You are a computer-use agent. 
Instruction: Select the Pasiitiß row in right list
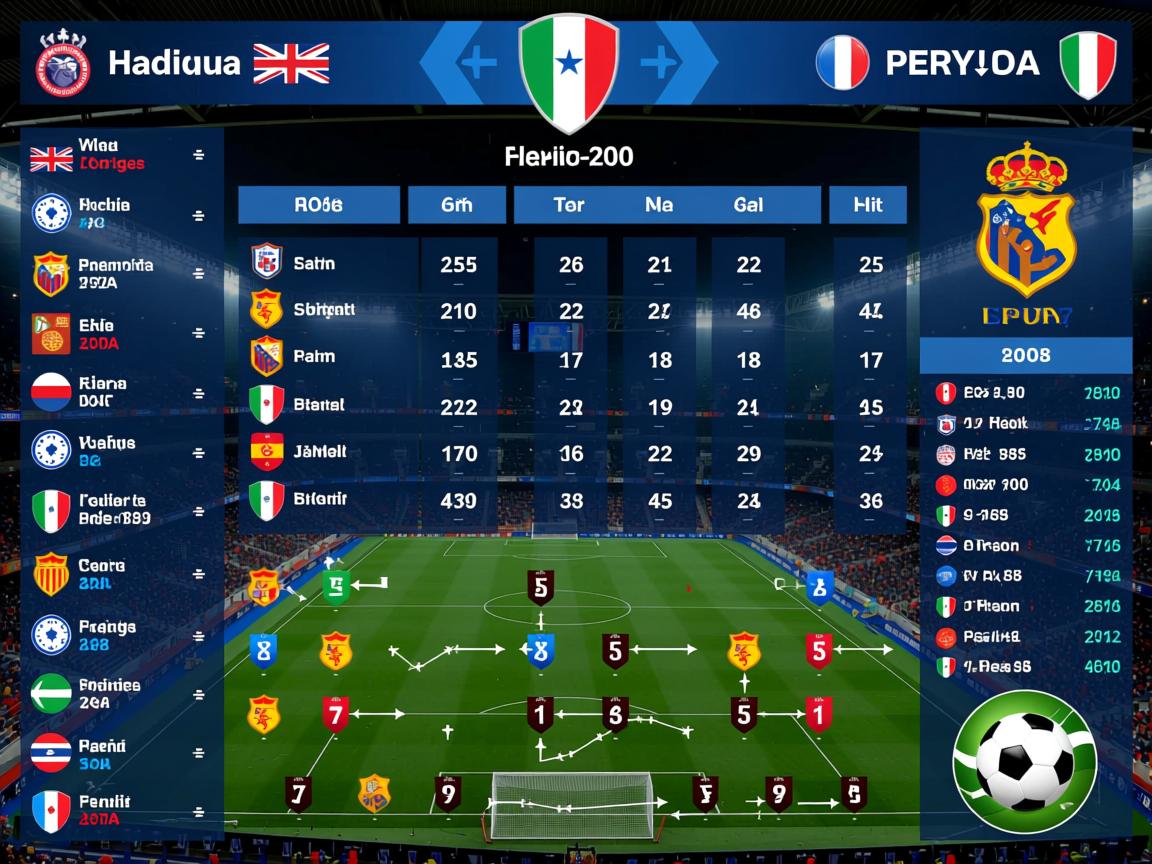[x=991, y=636]
